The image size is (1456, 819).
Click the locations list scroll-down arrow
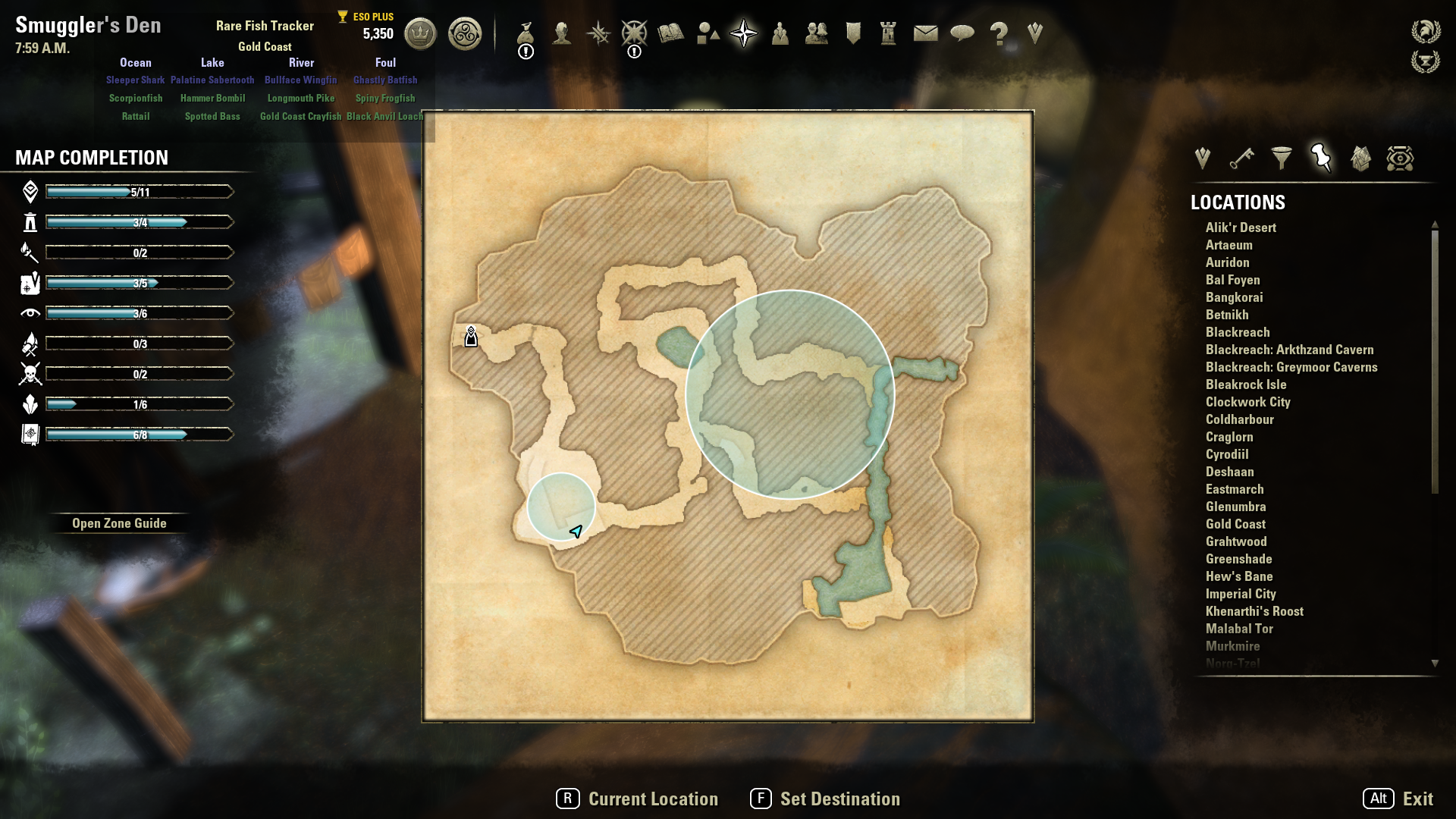pos(1435,663)
